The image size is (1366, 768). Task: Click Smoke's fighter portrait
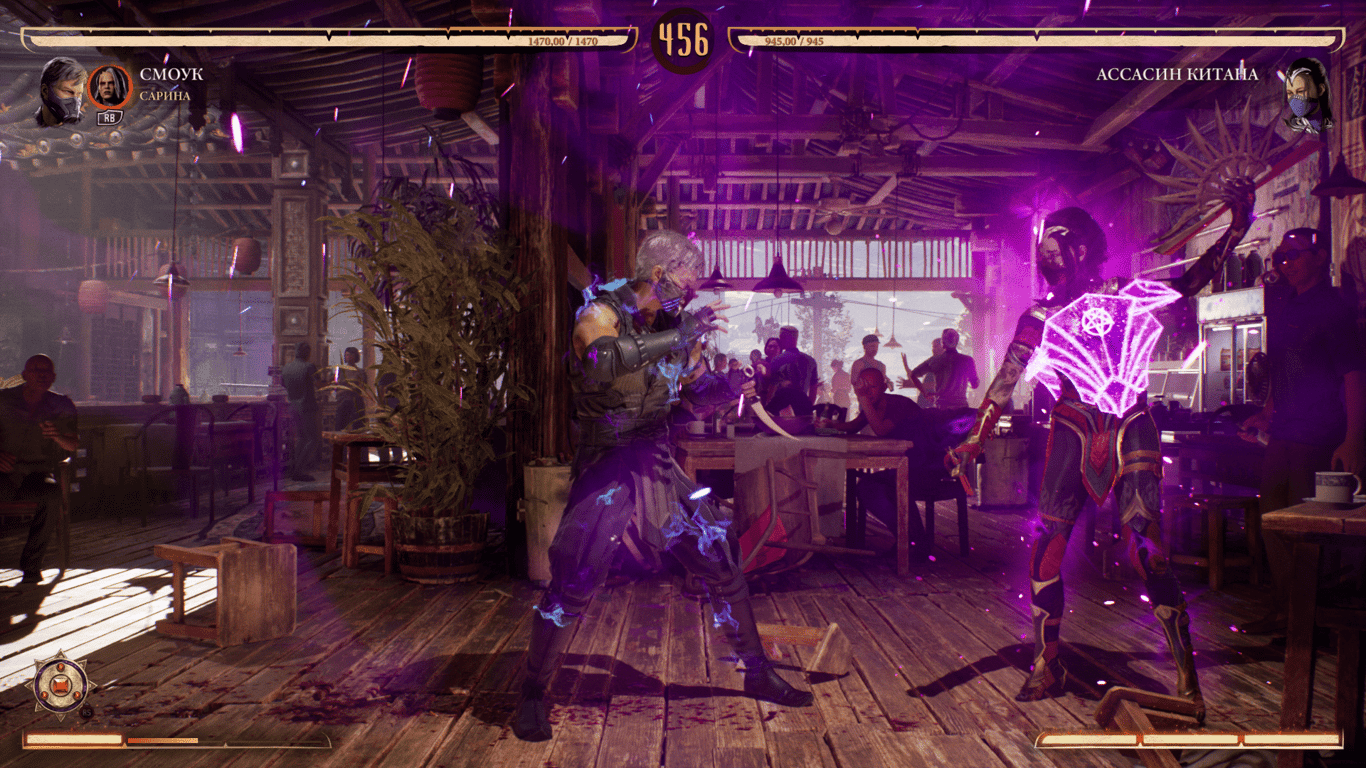pos(61,93)
